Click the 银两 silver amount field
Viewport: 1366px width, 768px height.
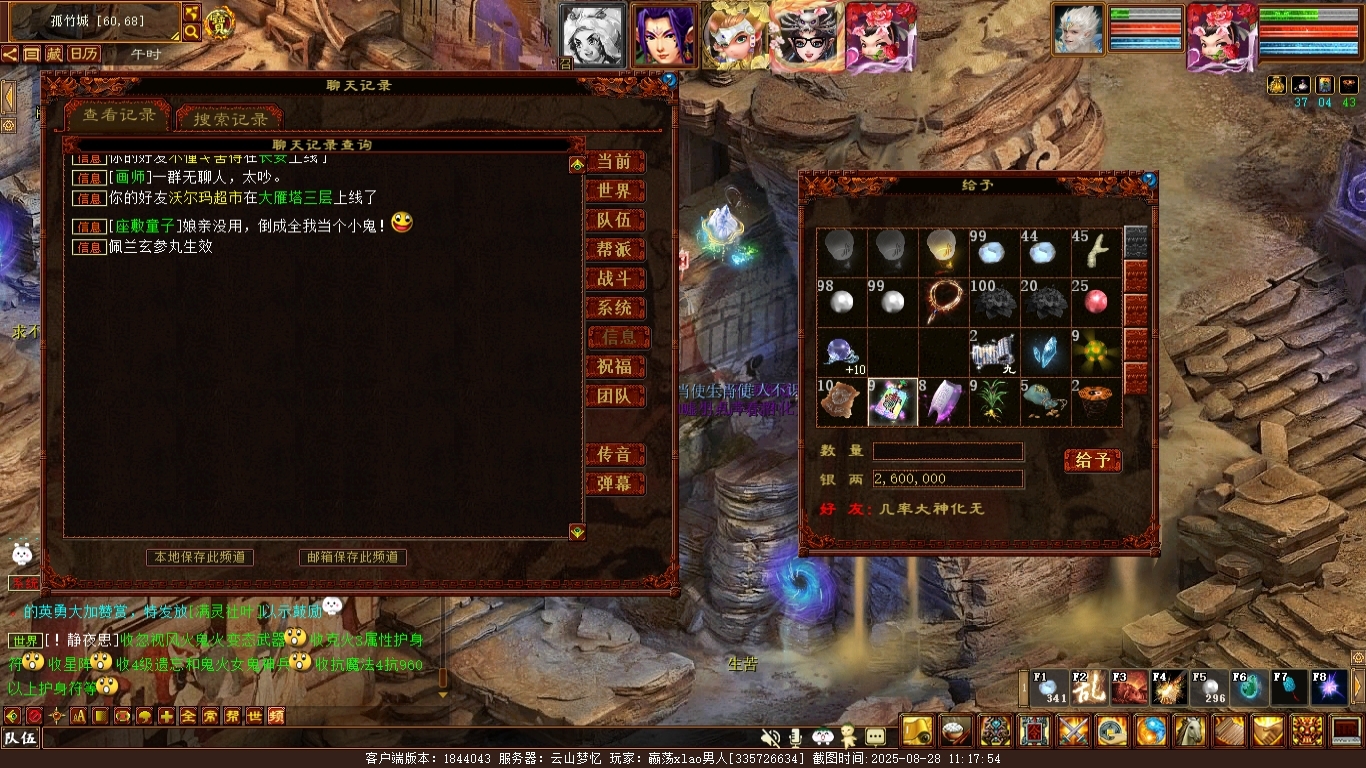pos(947,479)
